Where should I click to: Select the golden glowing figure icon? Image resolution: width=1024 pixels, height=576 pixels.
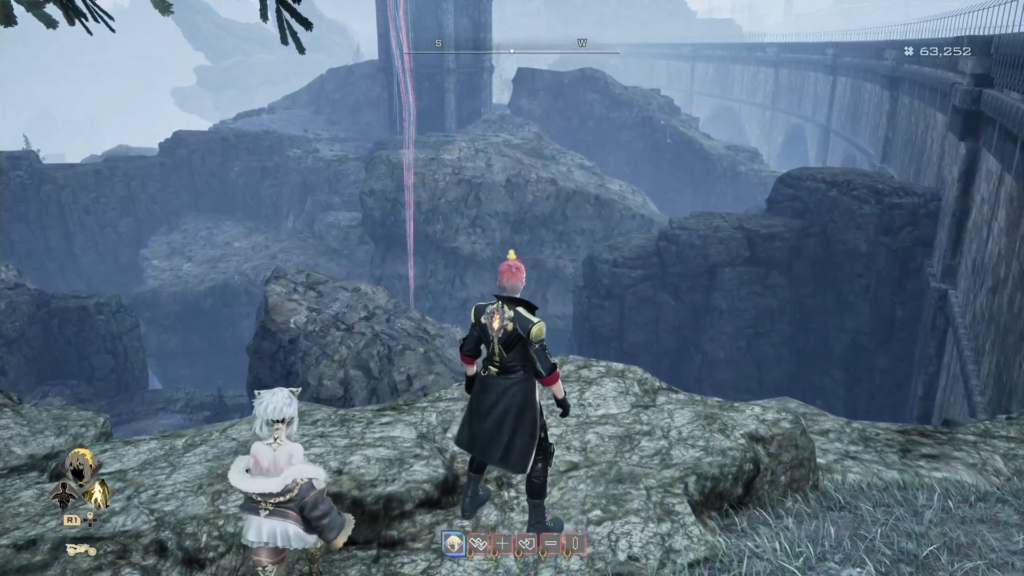click(97, 492)
